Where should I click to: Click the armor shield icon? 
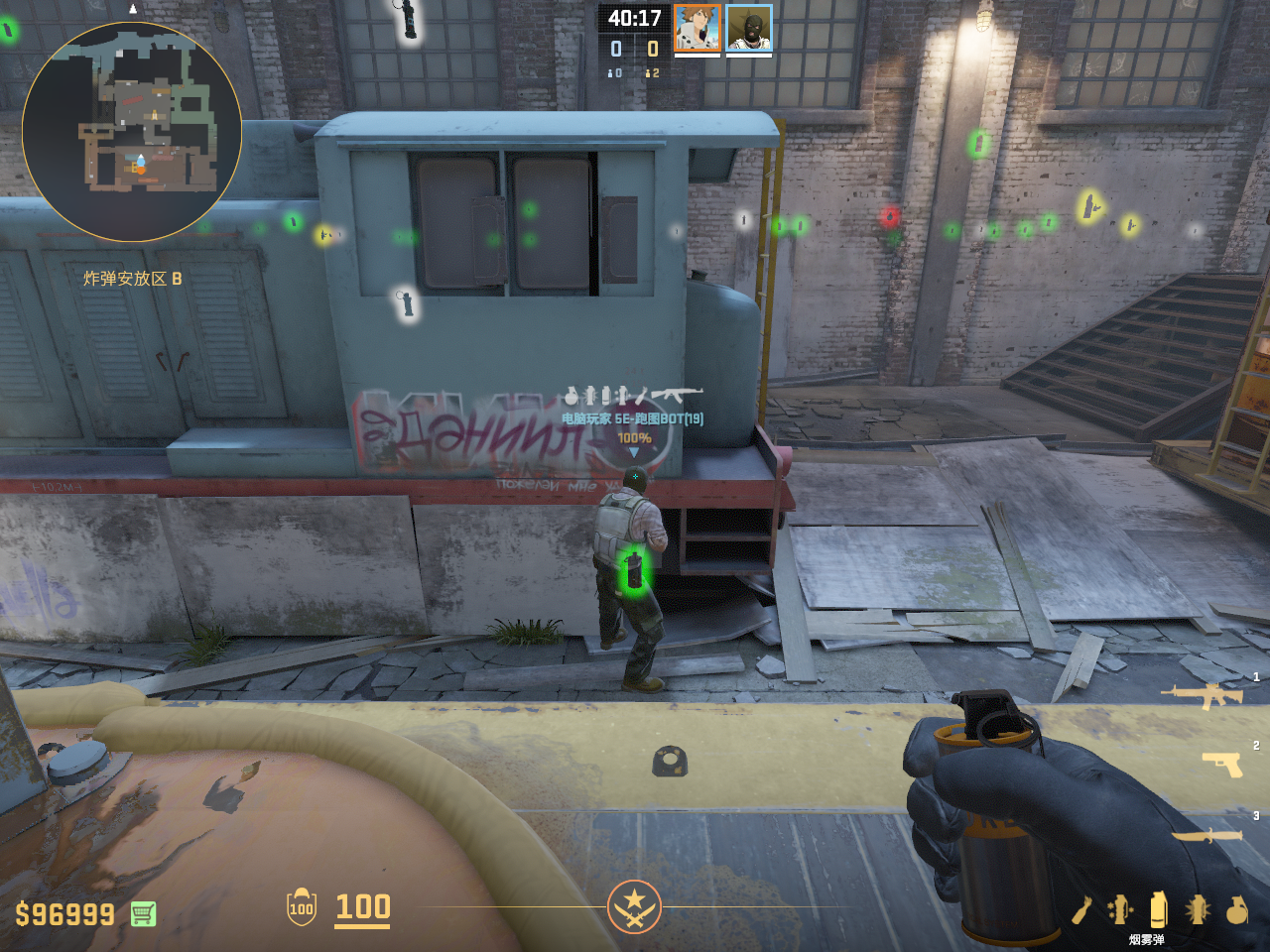[x=302, y=906]
